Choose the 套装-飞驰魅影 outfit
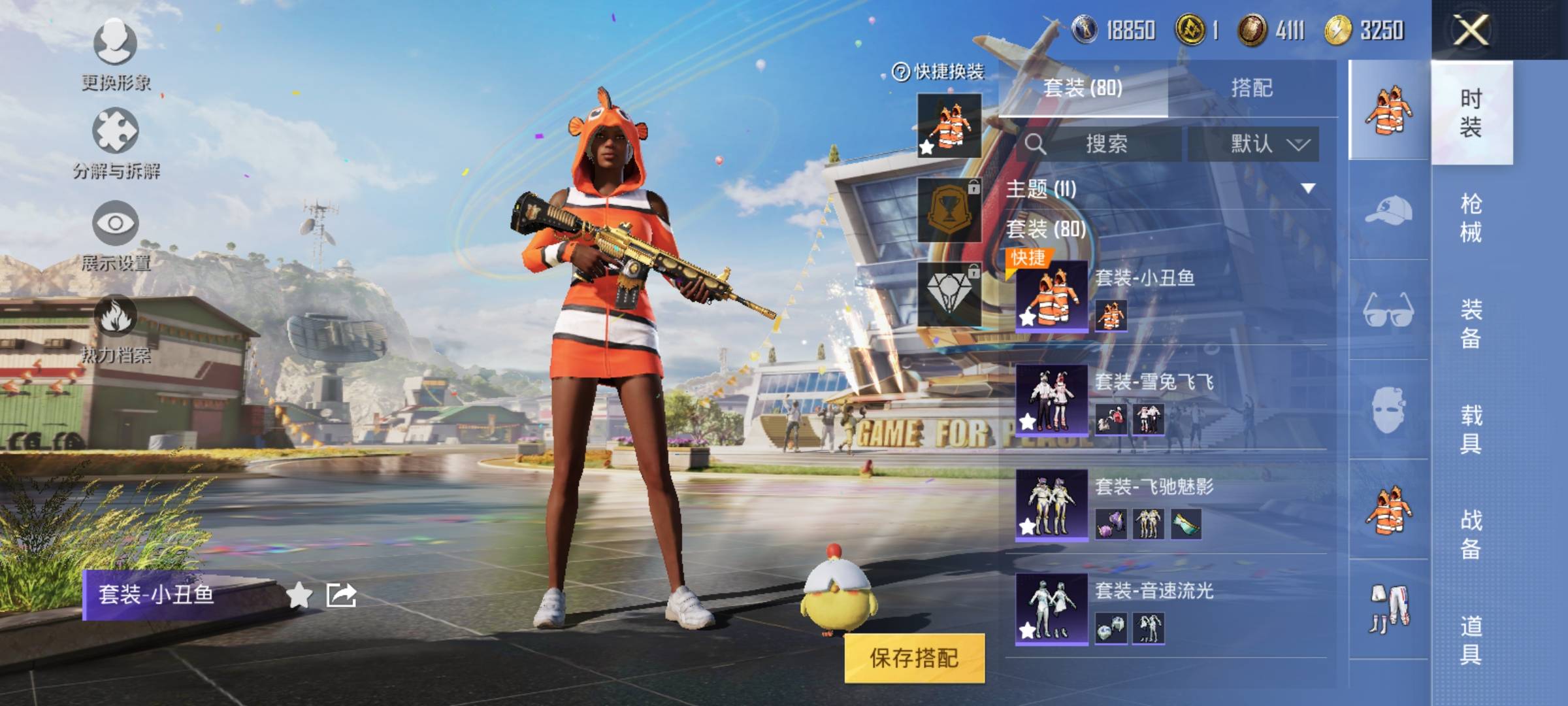Screen dimensions: 1568x706 (1169, 503)
